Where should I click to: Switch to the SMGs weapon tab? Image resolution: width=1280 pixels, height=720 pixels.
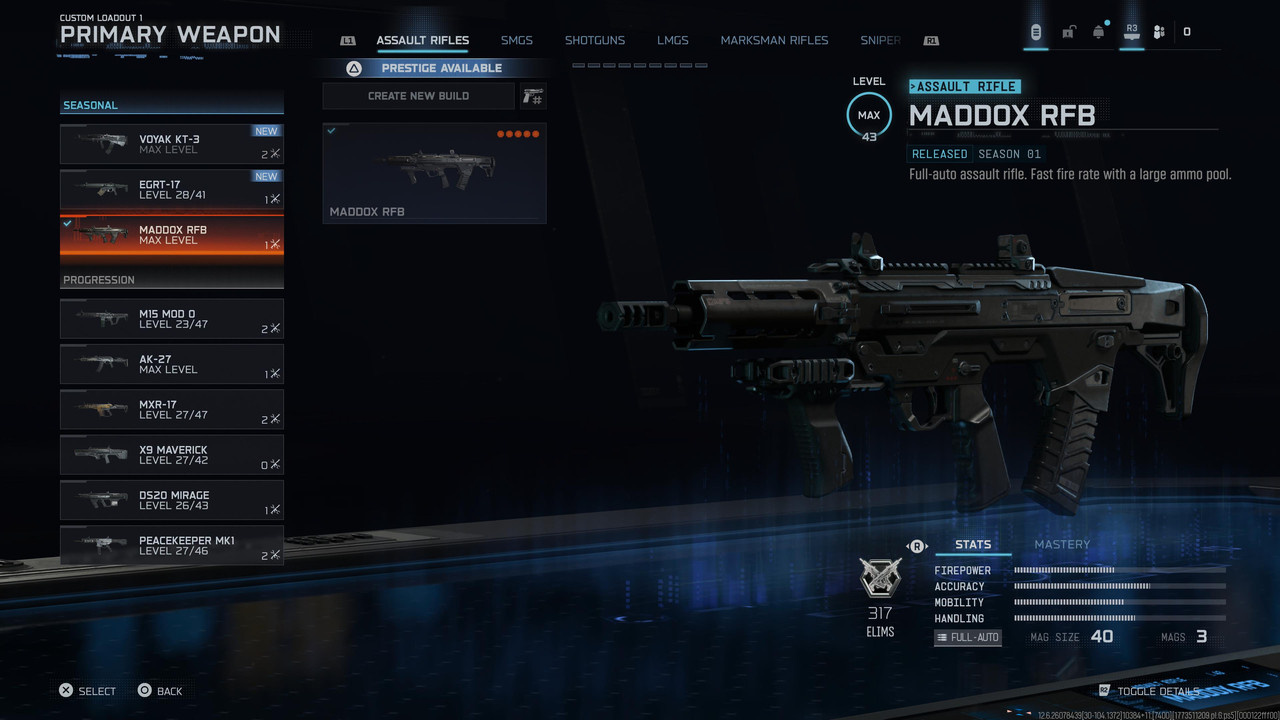(516, 41)
